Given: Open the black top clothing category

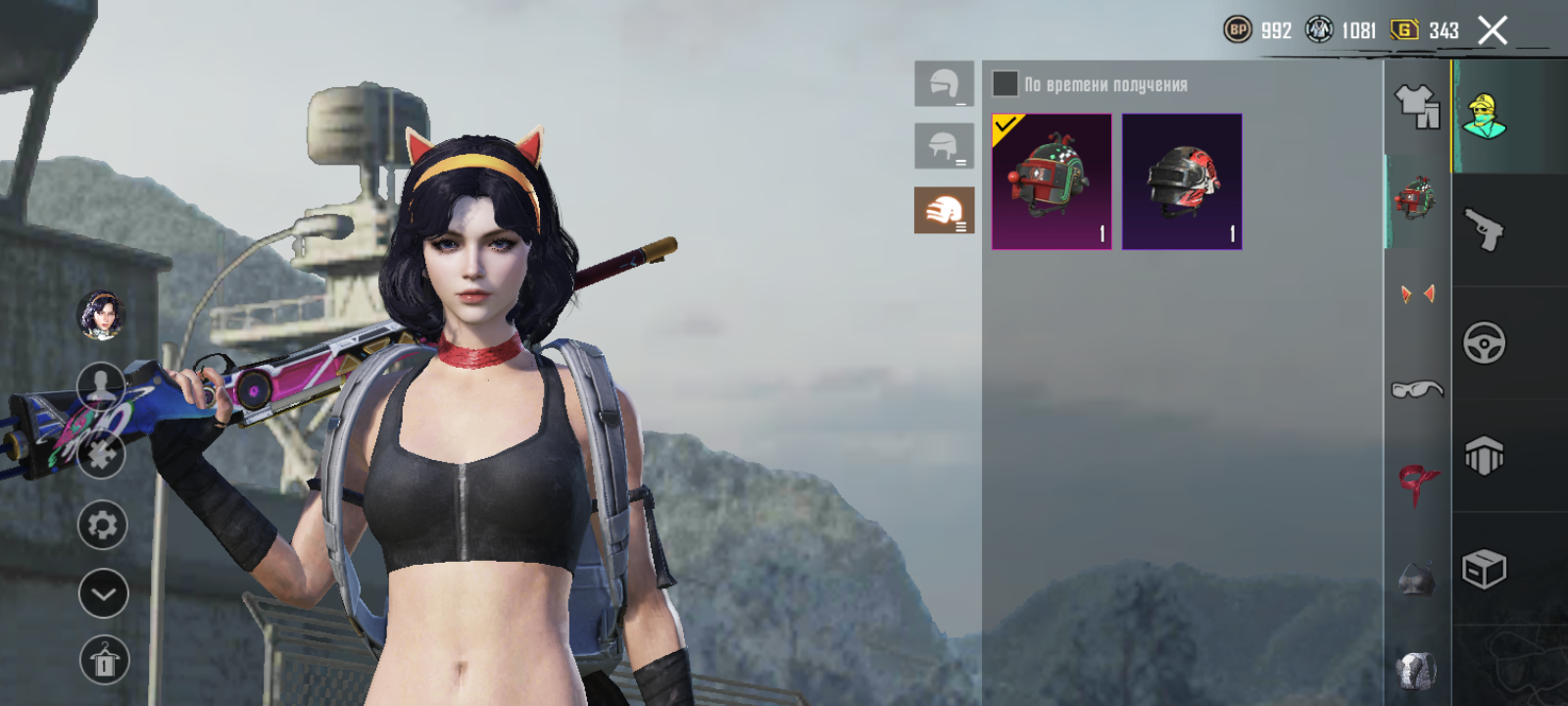Looking at the screenshot, I should [x=1417, y=579].
